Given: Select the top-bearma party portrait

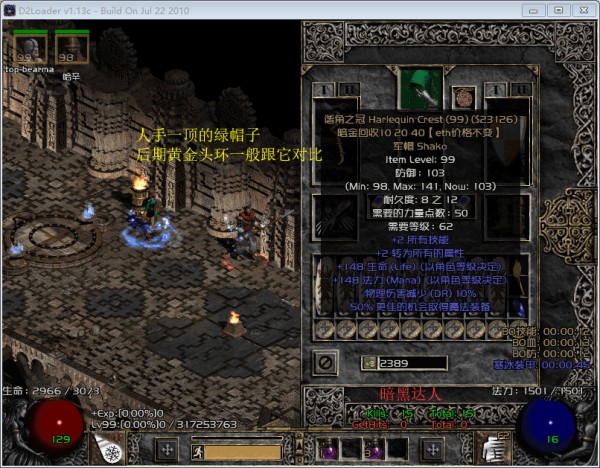Looking at the screenshot, I should click(x=28, y=47).
